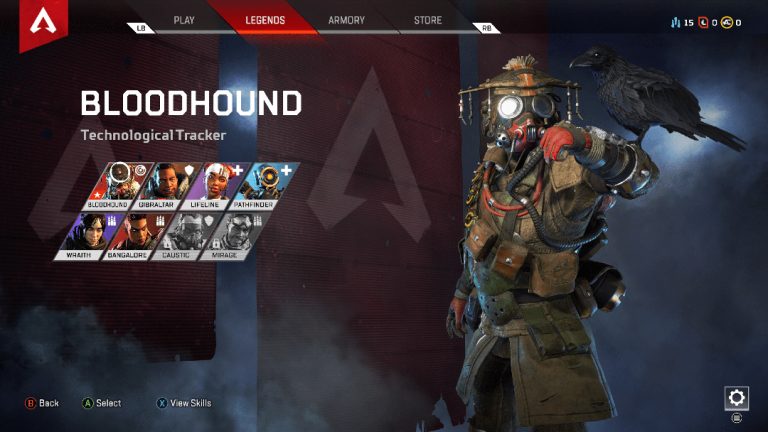Screen dimensions: 768x432
Task: Go to the Armory tab
Action: pos(346,20)
